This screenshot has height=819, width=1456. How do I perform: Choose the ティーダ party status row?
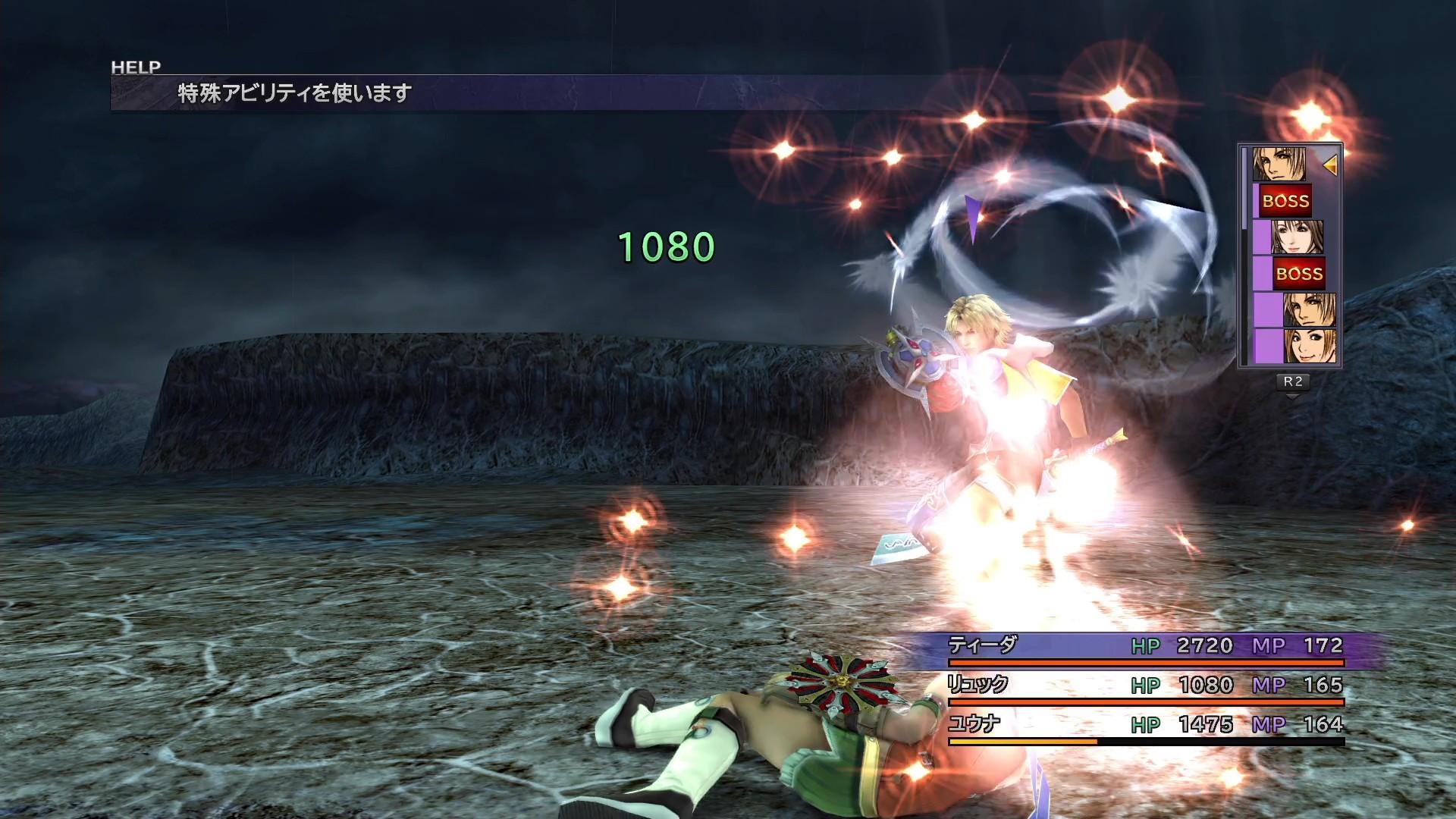pyautogui.click(x=1145, y=646)
